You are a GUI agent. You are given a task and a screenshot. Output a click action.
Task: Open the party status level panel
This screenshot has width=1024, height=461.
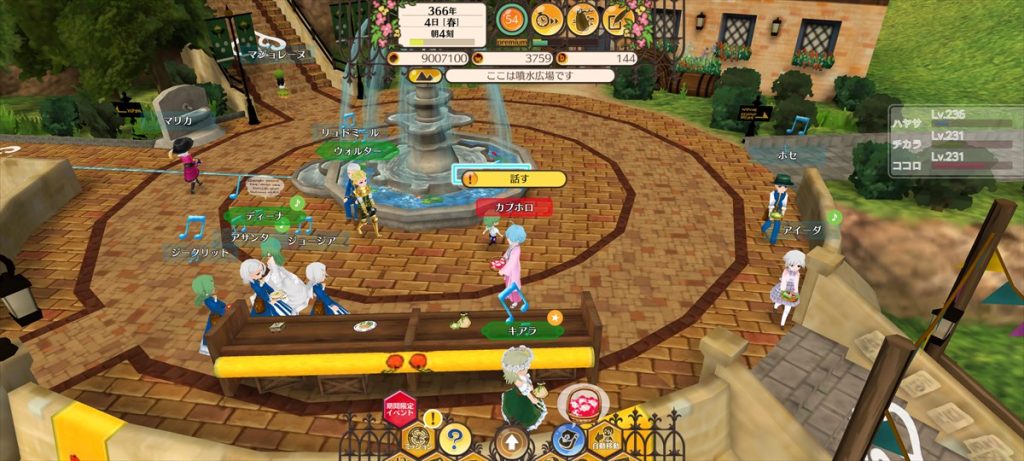954,140
